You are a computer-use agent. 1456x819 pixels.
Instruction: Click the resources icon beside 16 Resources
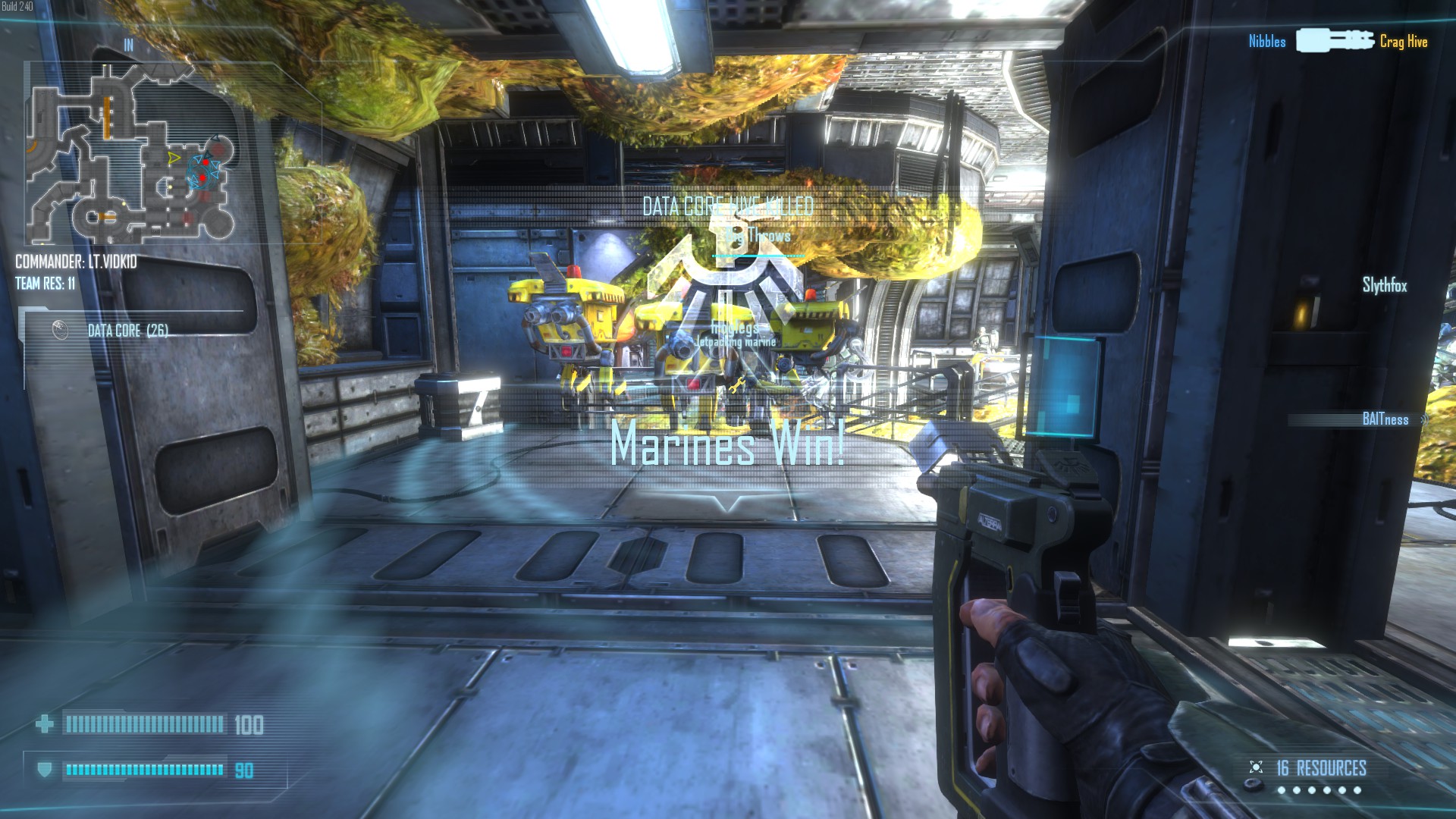(x=1256, y=767)
